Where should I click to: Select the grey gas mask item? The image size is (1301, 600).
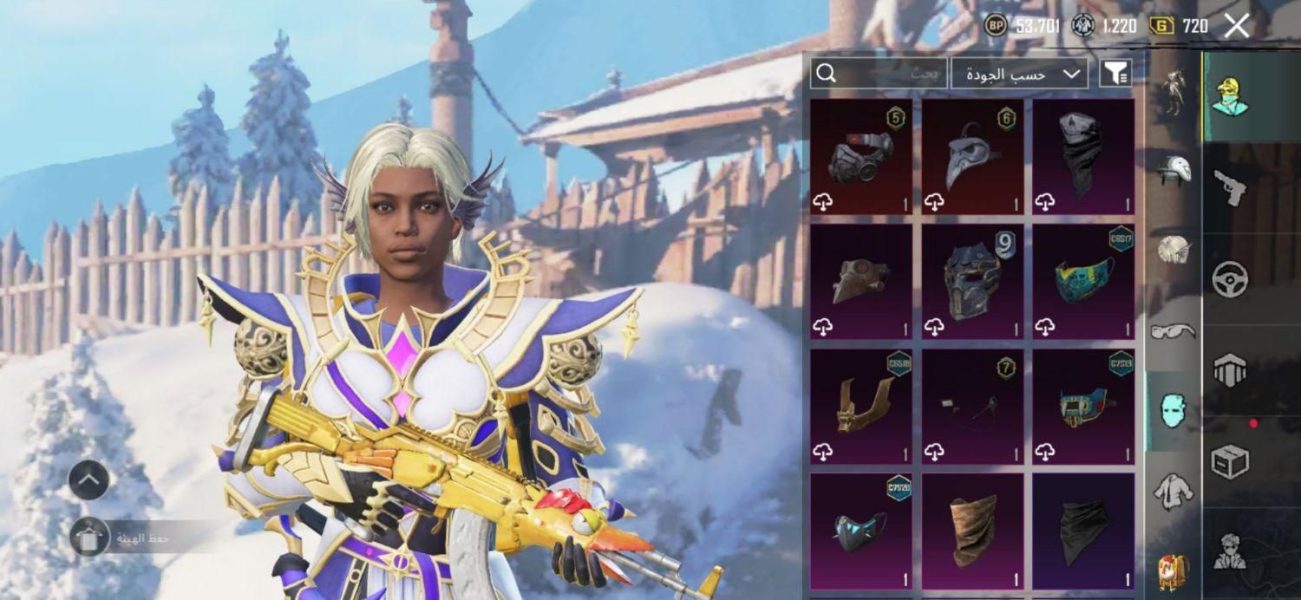pyautogui.click(x=861, y=156)
